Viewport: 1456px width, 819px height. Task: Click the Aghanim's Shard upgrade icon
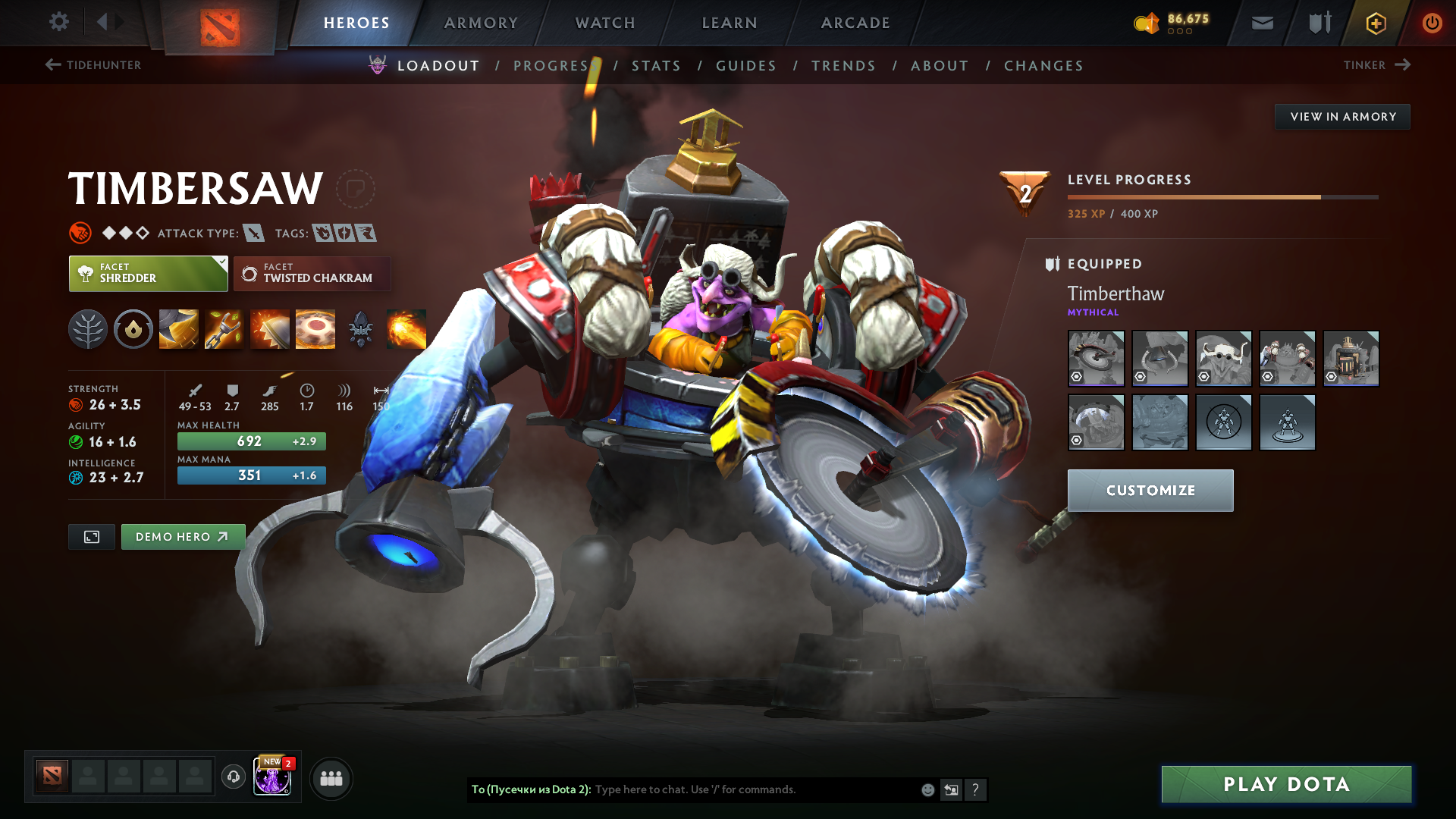[x=361, y=328]
